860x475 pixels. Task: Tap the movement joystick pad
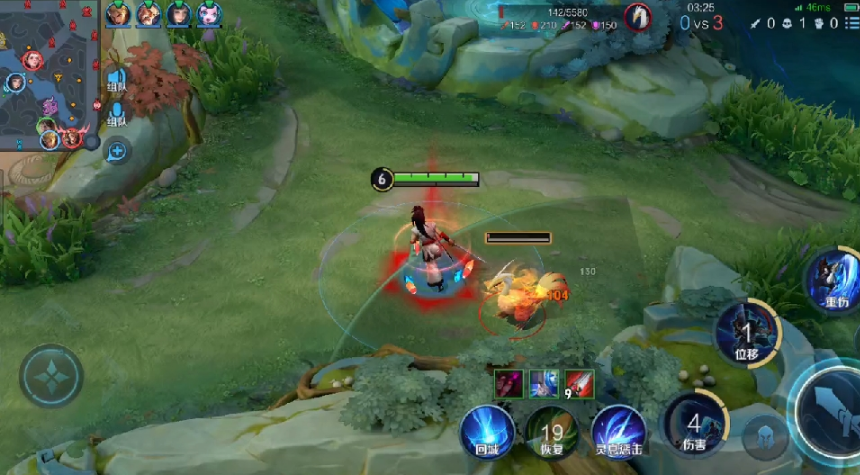point(50,375)
